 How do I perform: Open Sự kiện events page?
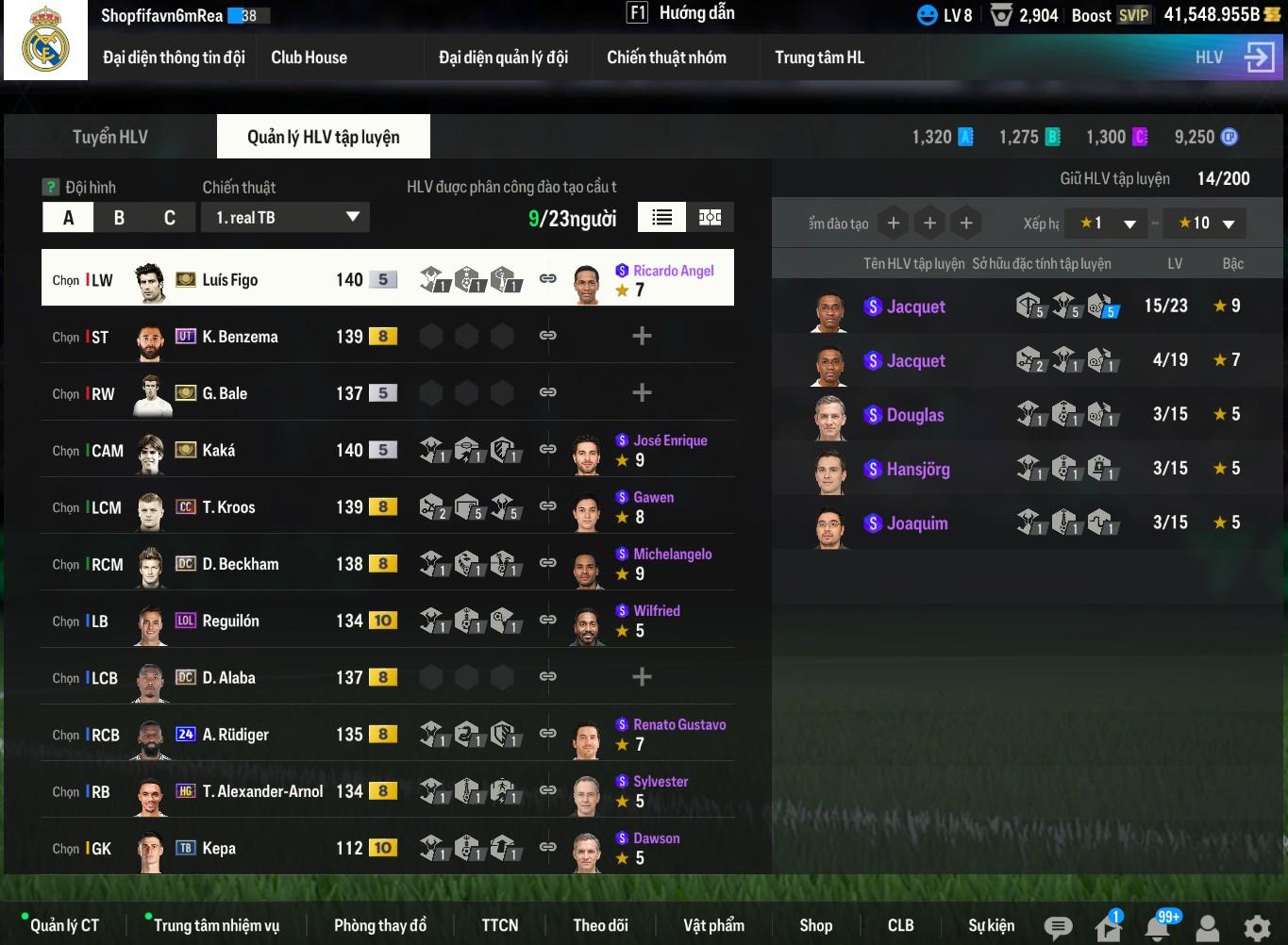(991, 925)
